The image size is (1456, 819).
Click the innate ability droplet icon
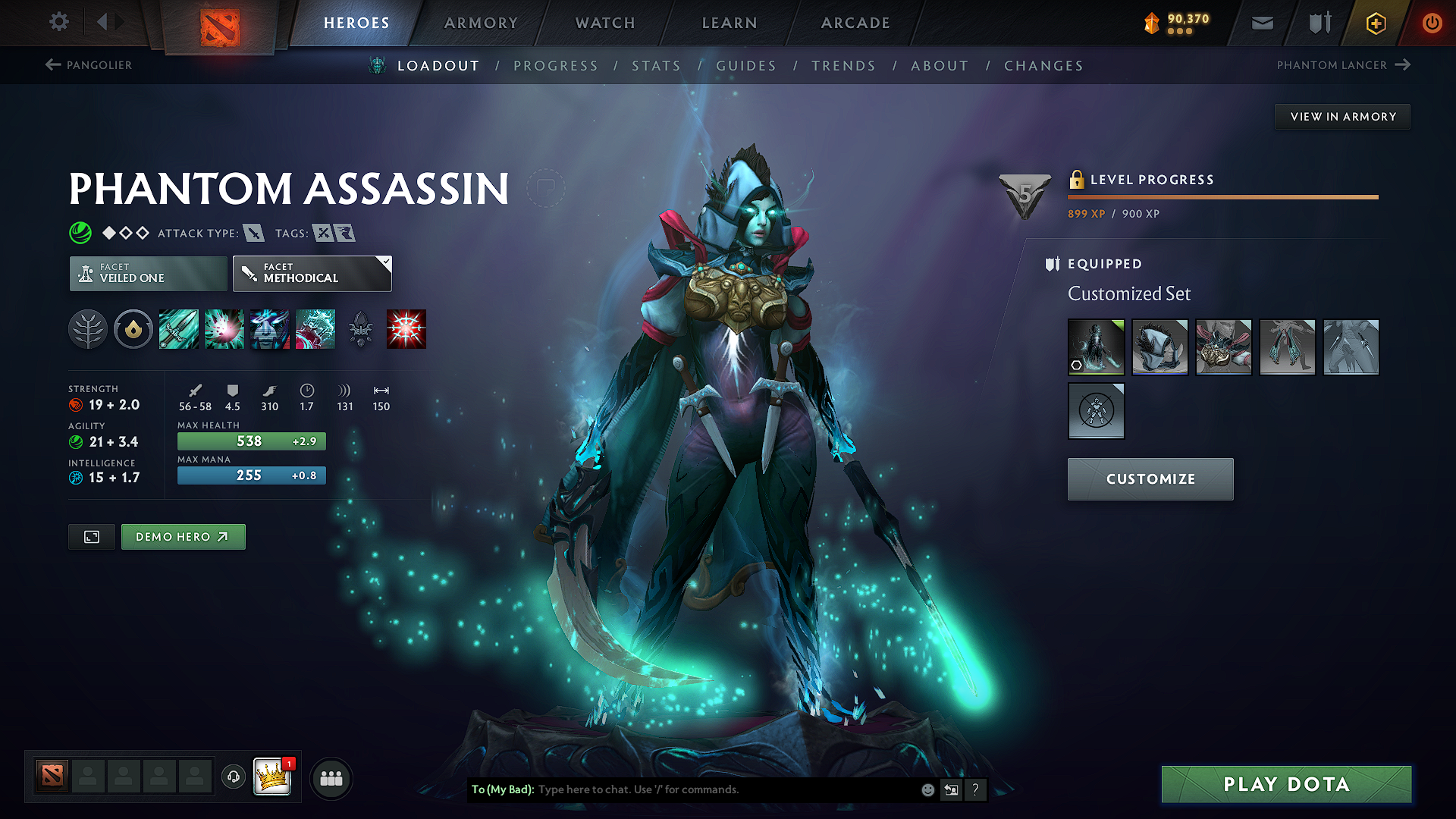[x=133, y=329]
